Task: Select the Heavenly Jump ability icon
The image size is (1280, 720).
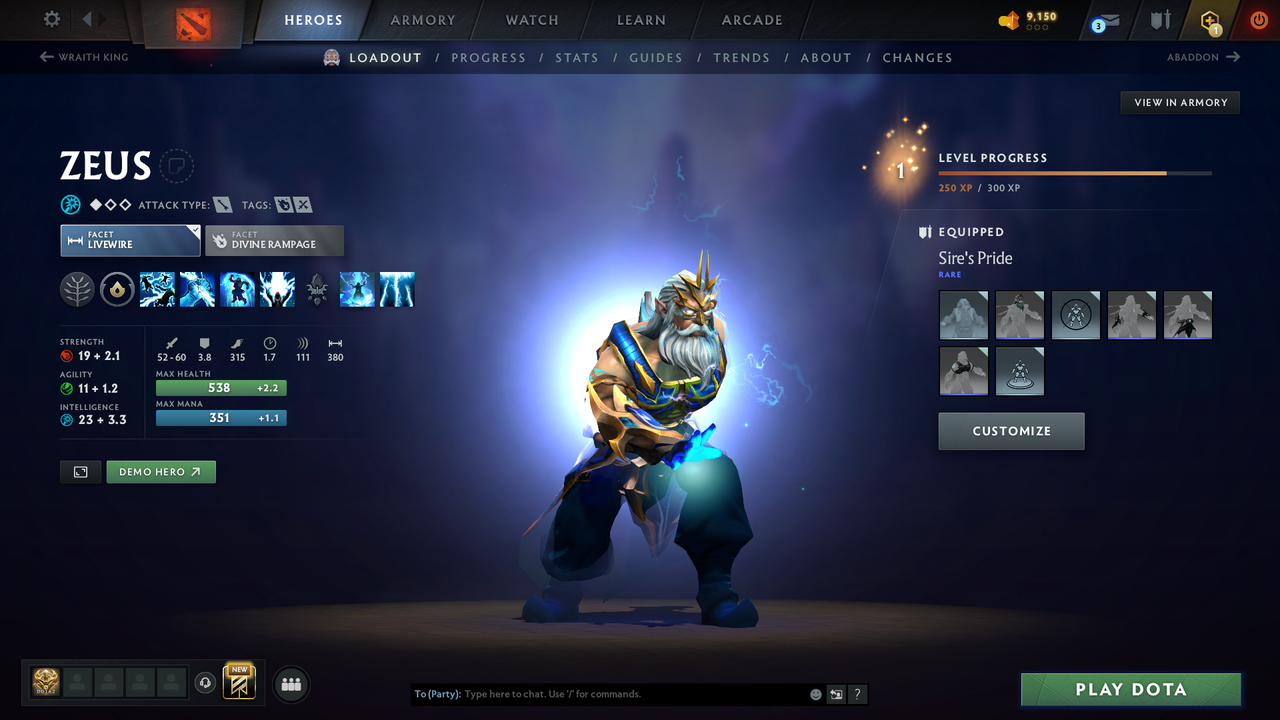Action: [x=237, y=289]
